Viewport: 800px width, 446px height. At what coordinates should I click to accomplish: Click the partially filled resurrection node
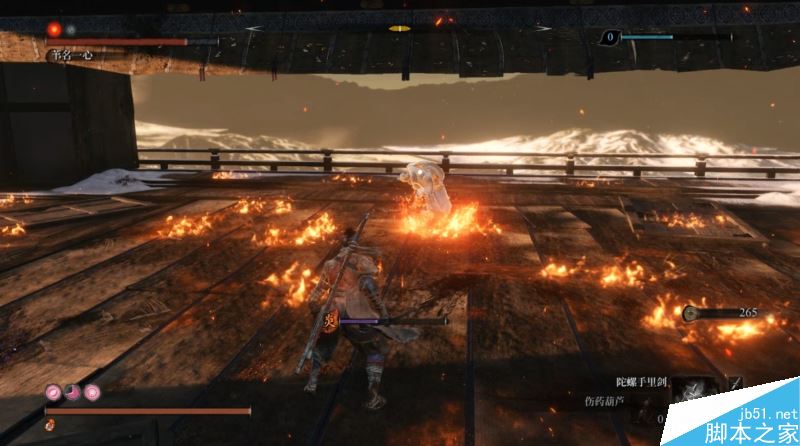72,391
